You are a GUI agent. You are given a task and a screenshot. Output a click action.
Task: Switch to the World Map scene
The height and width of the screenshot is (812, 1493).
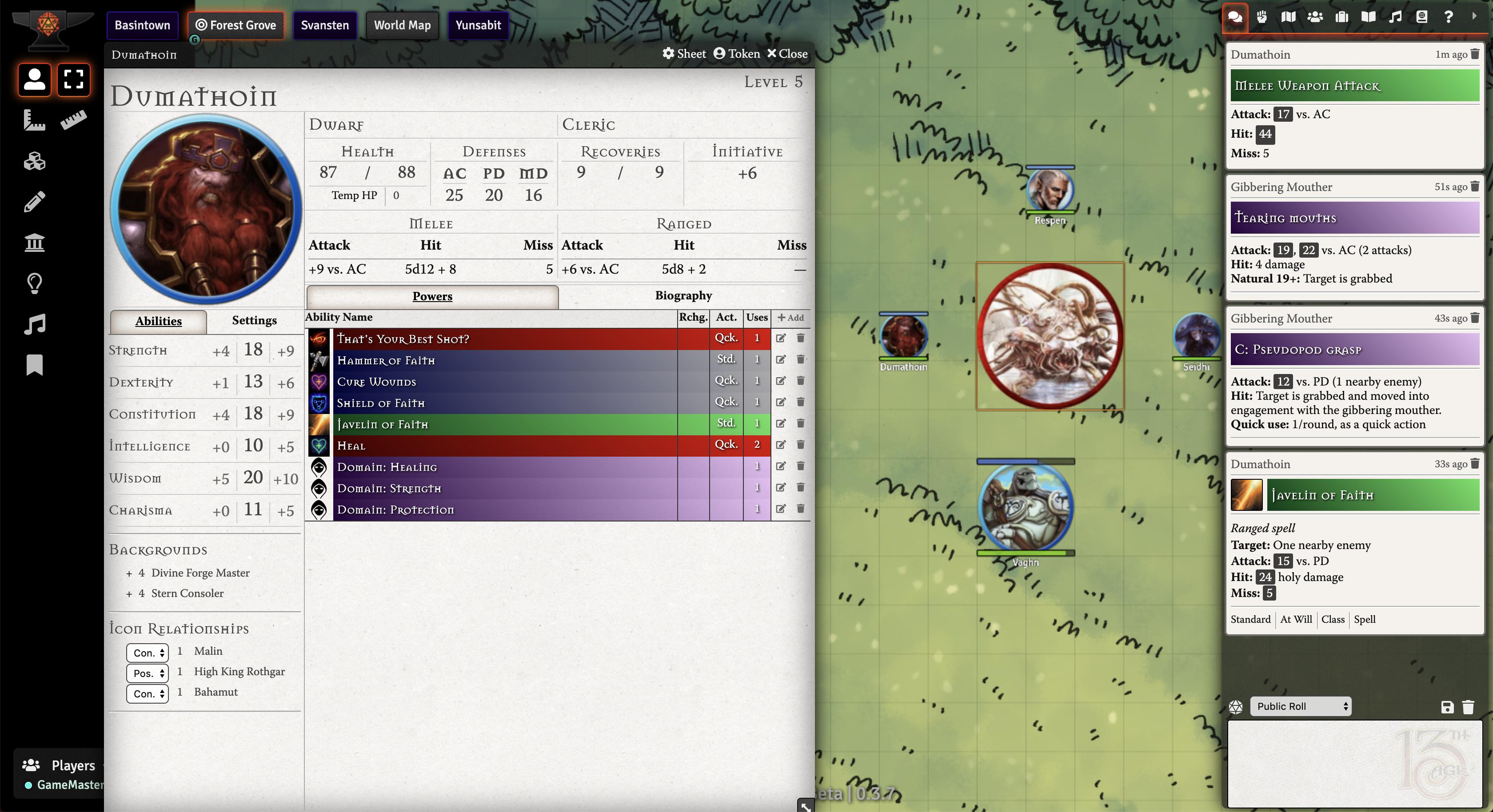[402, 25]
